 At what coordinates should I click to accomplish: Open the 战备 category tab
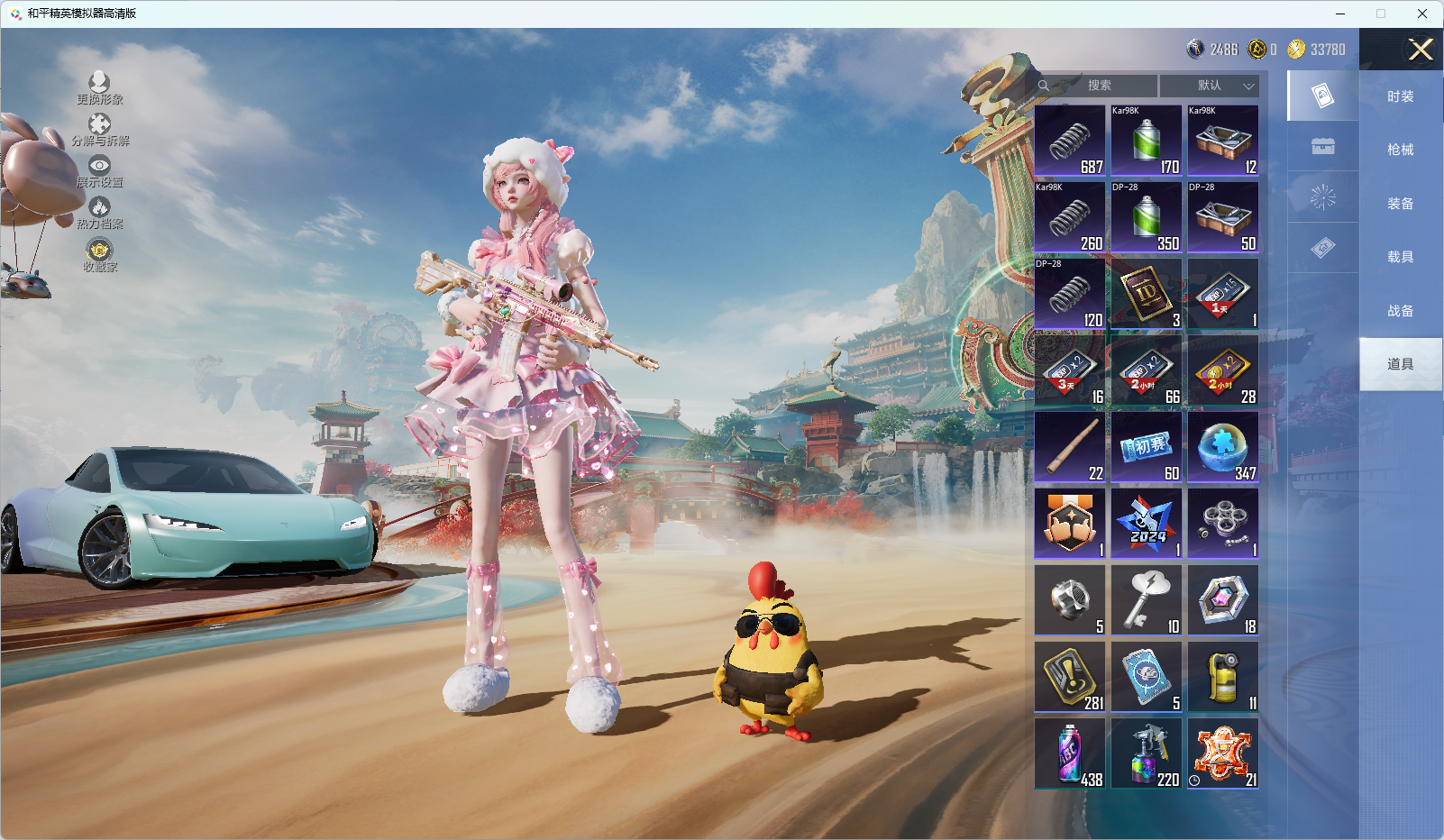1400,311
